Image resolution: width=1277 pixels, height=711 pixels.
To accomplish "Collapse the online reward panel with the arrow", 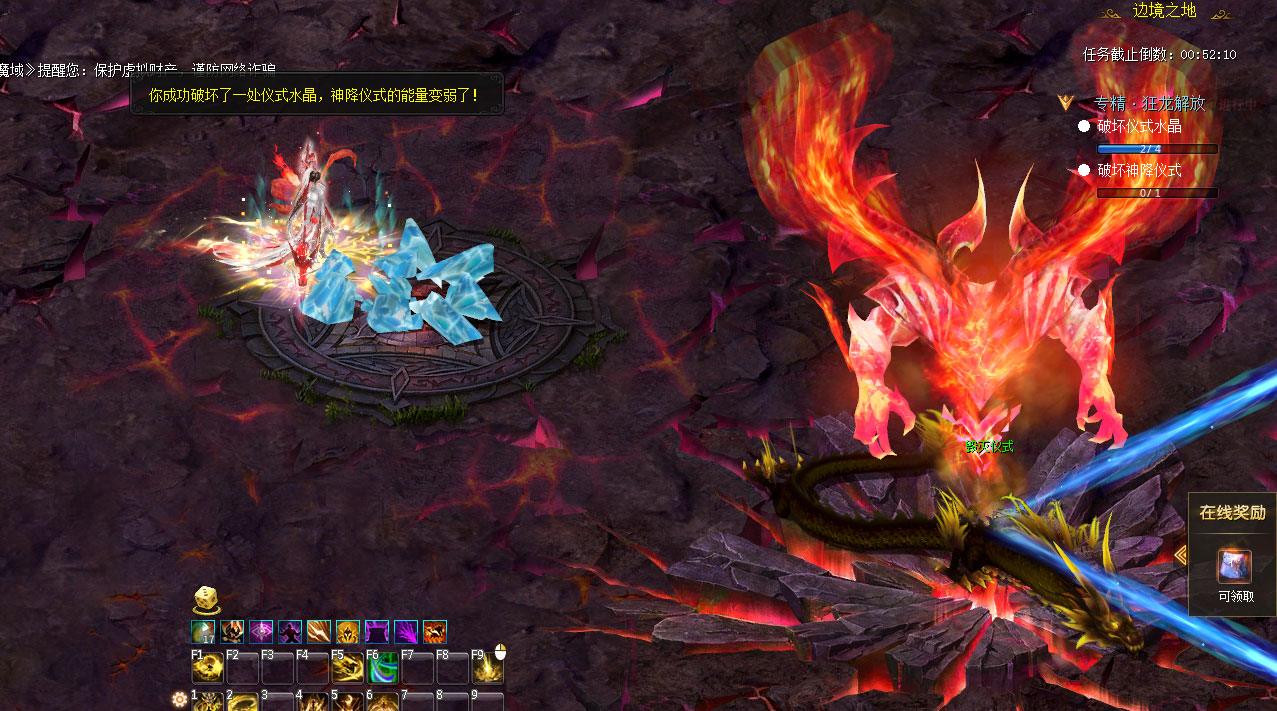I will point(1181,555).
